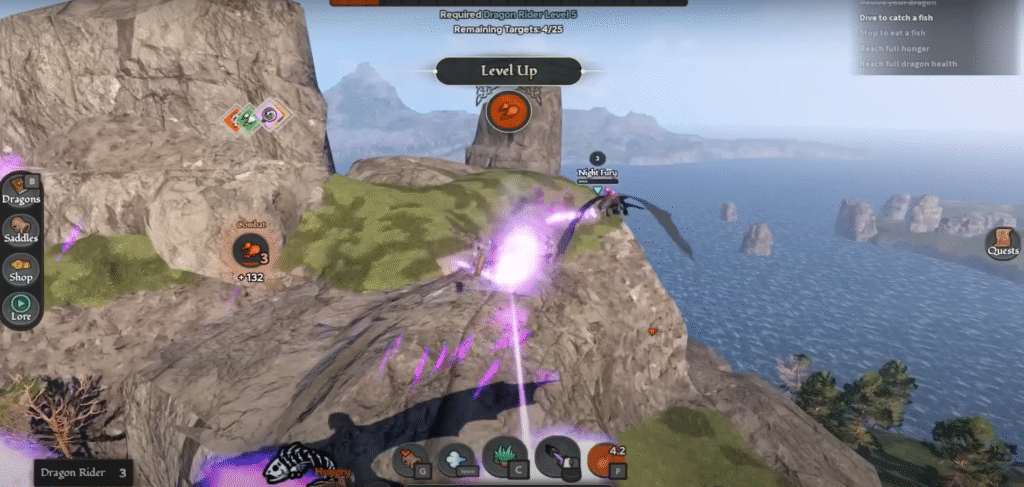Click the Dragon Rider level badge
The height and width of the screenshot is (487, 1024).
84,472
